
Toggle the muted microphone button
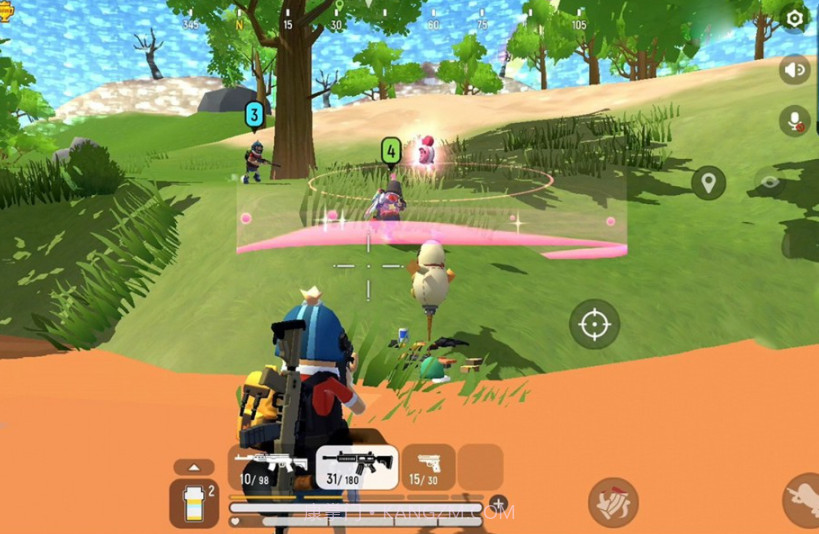point(795,121)
